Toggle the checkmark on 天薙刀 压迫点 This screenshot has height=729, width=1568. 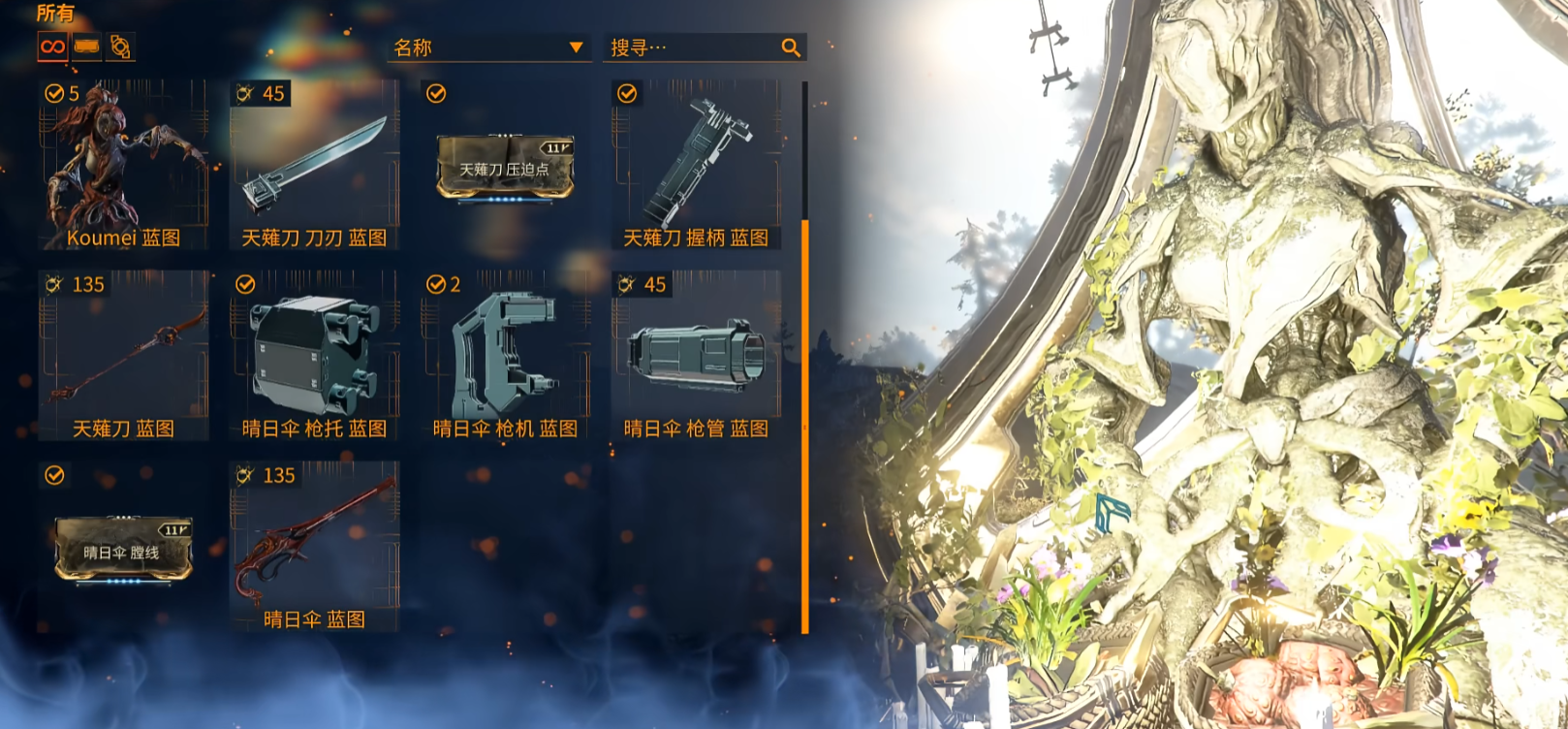tap(436, 94)
